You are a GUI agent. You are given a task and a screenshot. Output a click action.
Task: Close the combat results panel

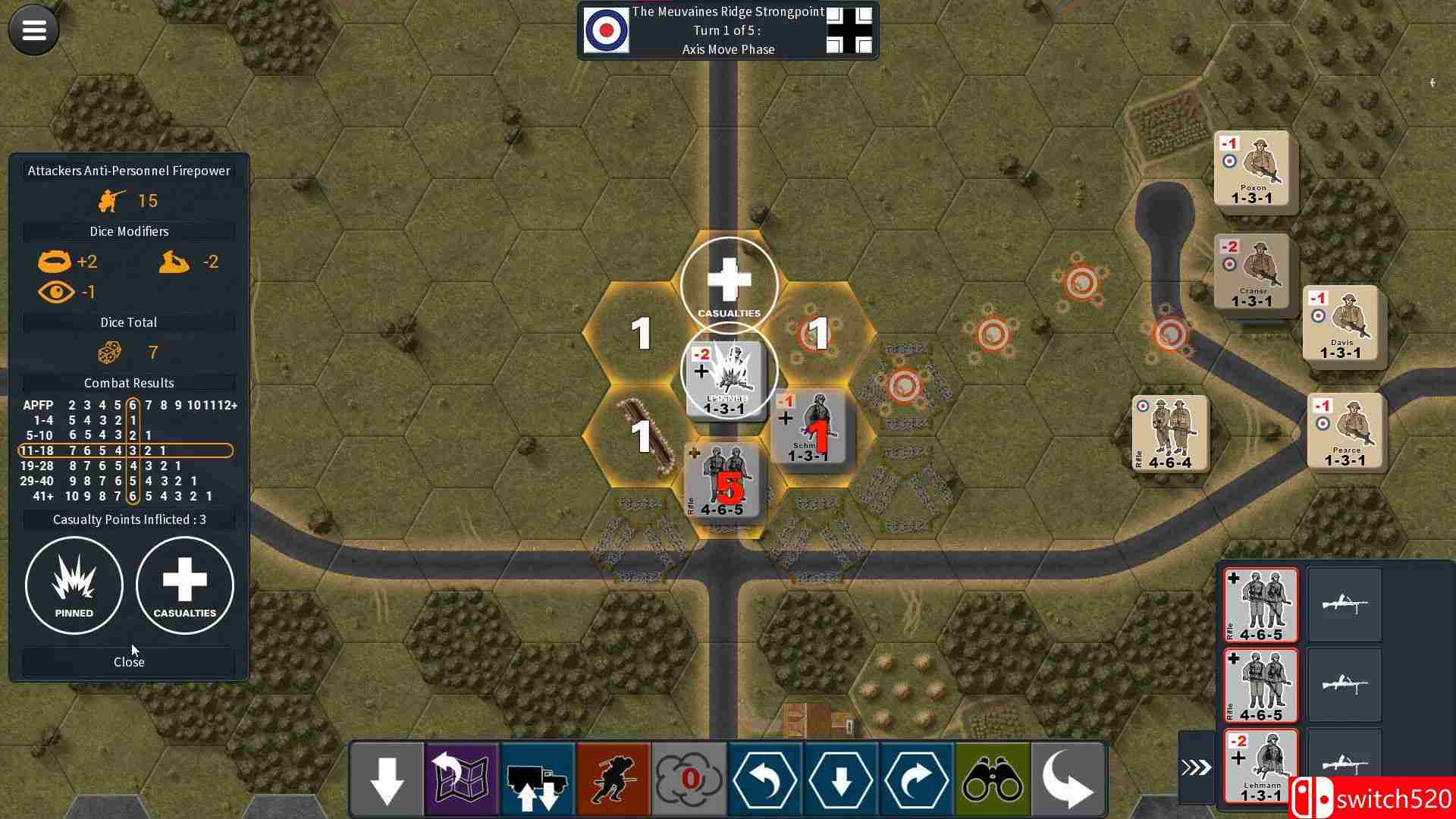pos(129,662)
